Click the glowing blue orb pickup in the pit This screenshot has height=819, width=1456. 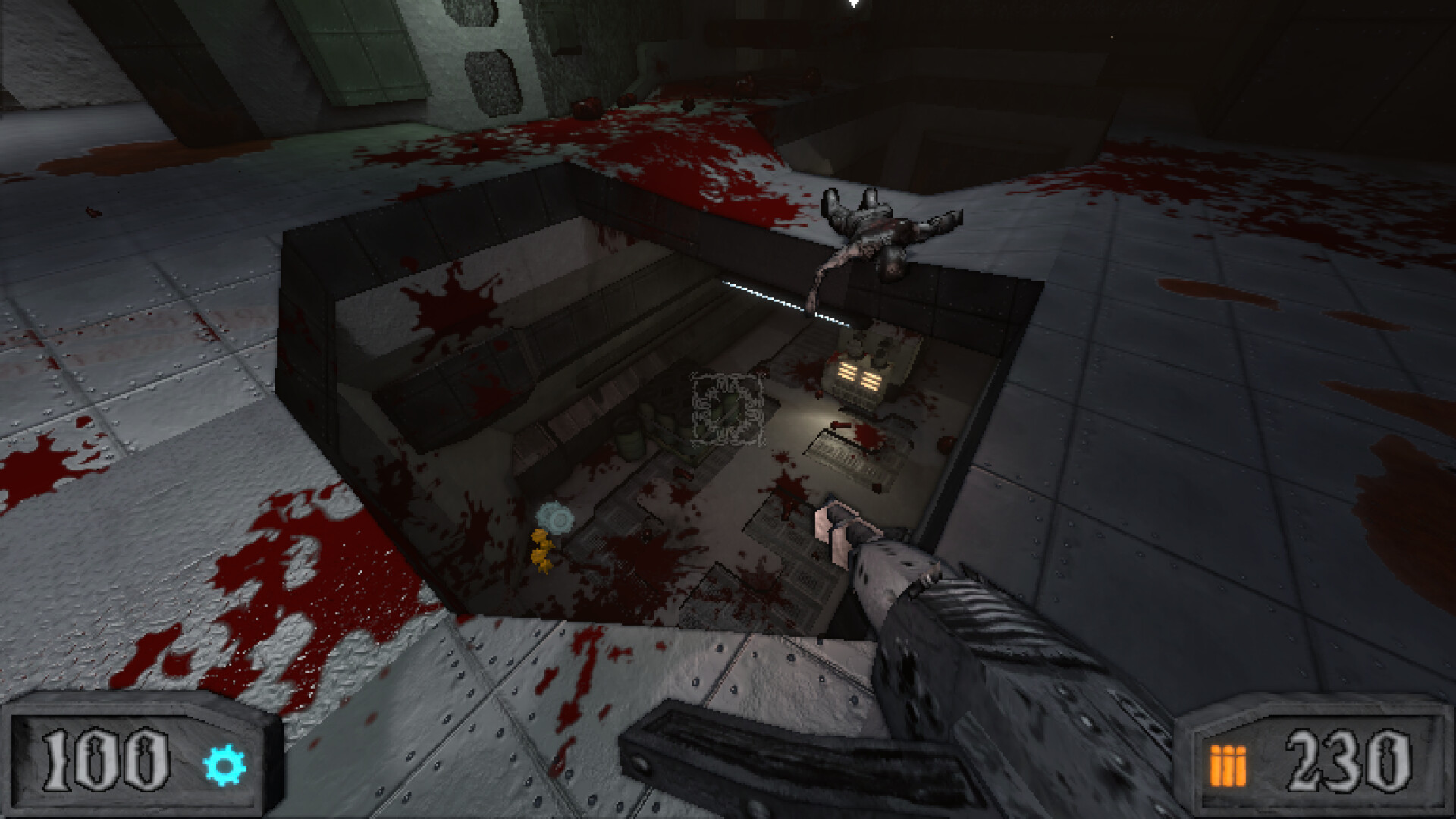(556, 516)
